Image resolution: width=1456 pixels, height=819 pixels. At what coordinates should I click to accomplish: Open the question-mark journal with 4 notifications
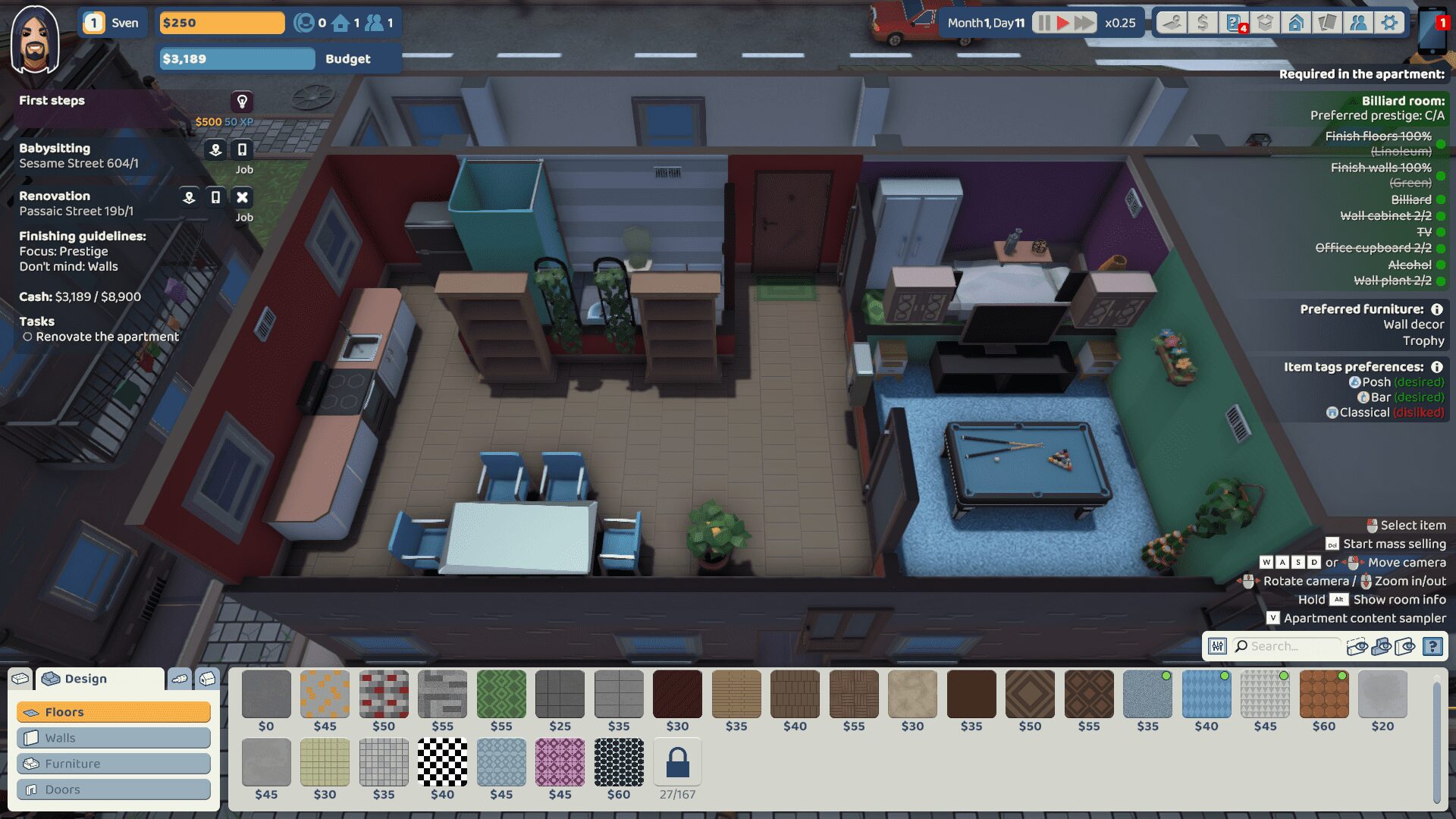(x=1235, y=23)
